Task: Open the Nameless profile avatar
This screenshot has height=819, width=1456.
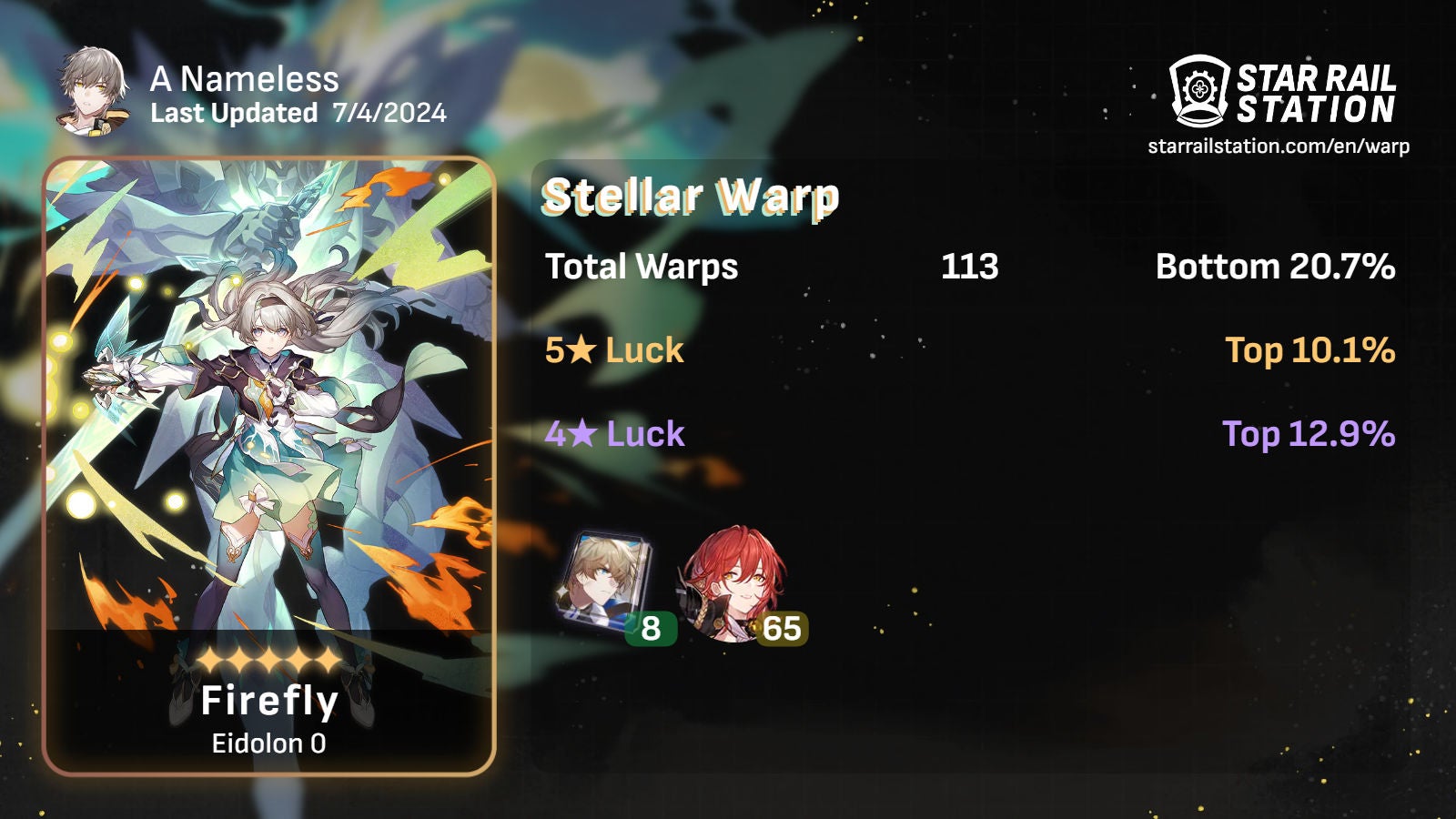Action: pos(91,91)
